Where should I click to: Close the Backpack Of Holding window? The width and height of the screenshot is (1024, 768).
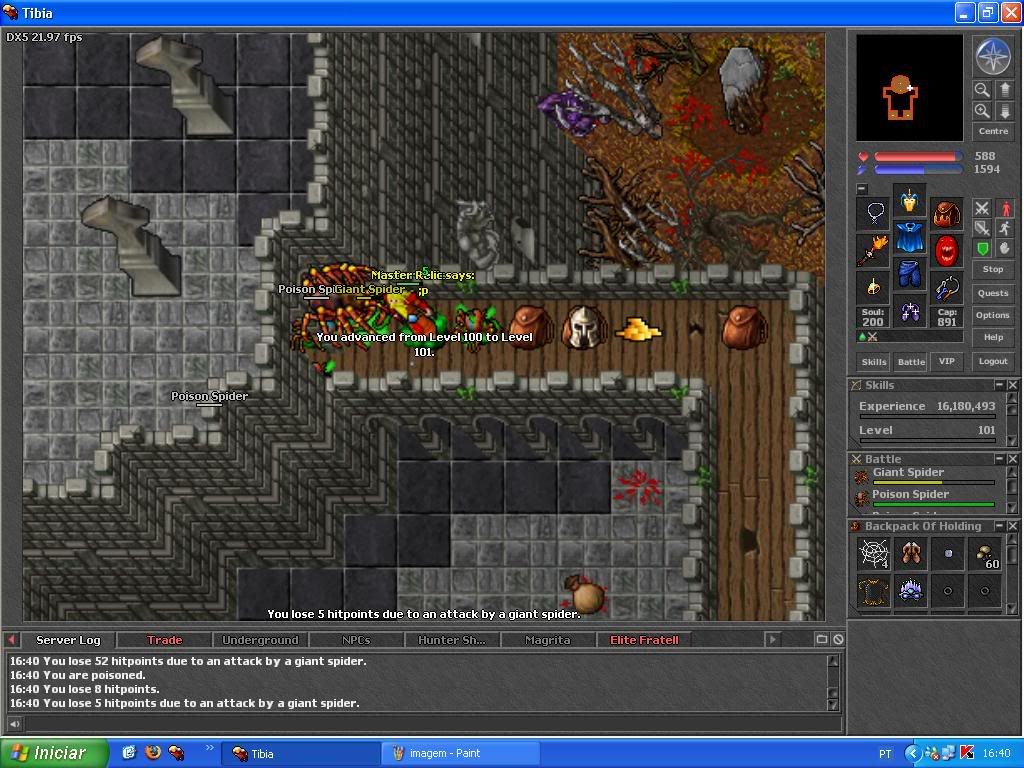click(1013, 526)
